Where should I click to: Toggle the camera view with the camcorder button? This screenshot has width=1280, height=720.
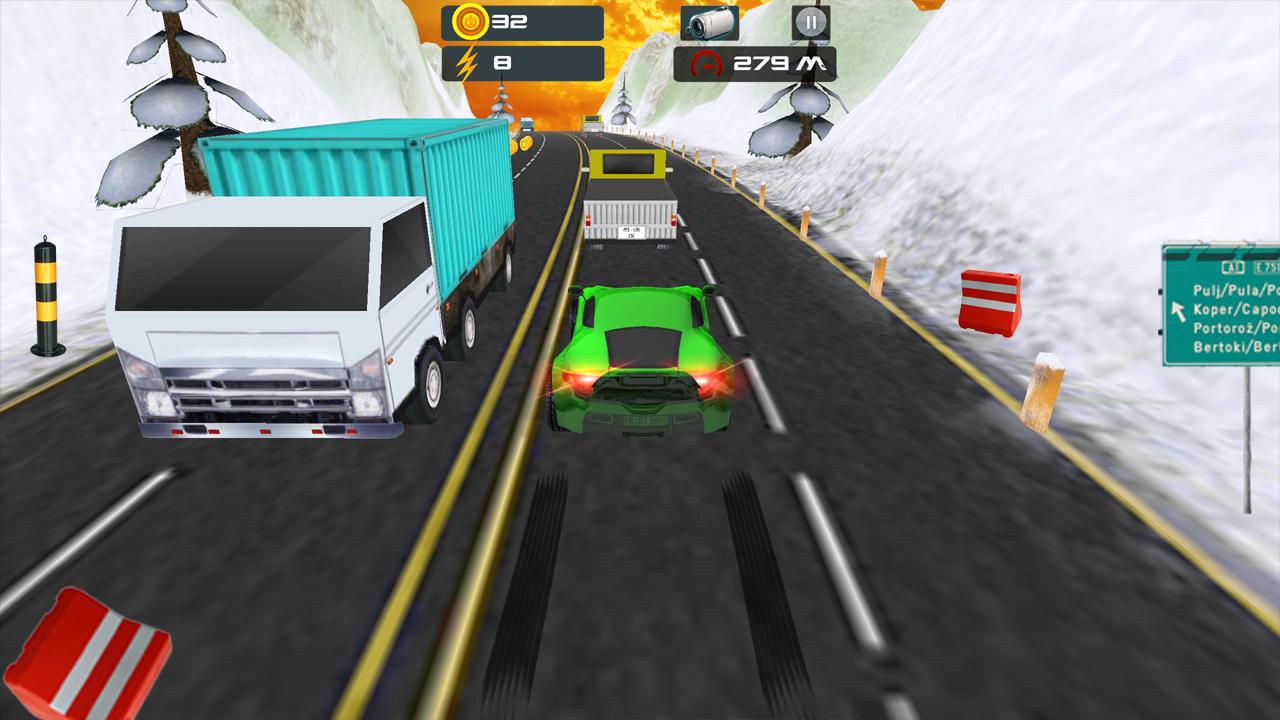click(711, 21)
